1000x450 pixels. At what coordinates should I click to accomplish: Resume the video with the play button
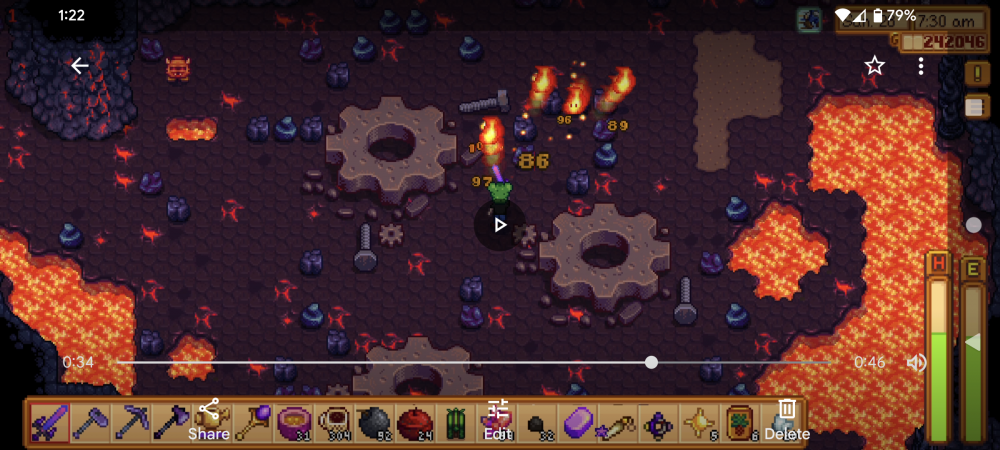(500, 225)
